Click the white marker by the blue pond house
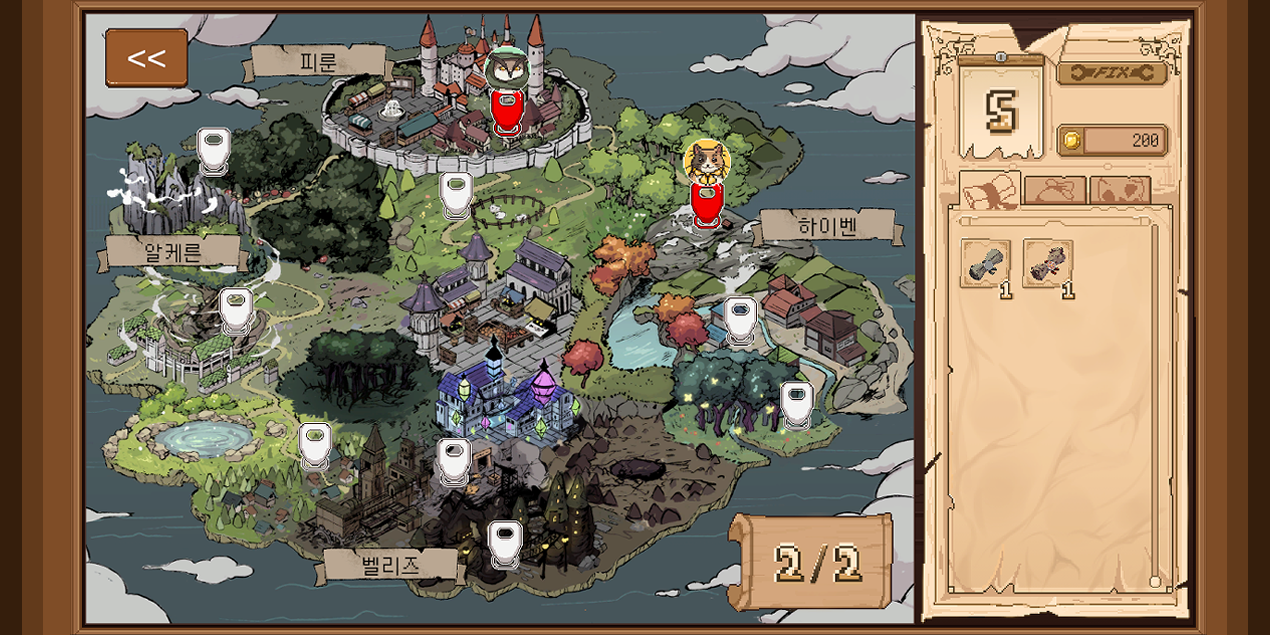The height and width of the screenshot is (635, 1270). 740,320
